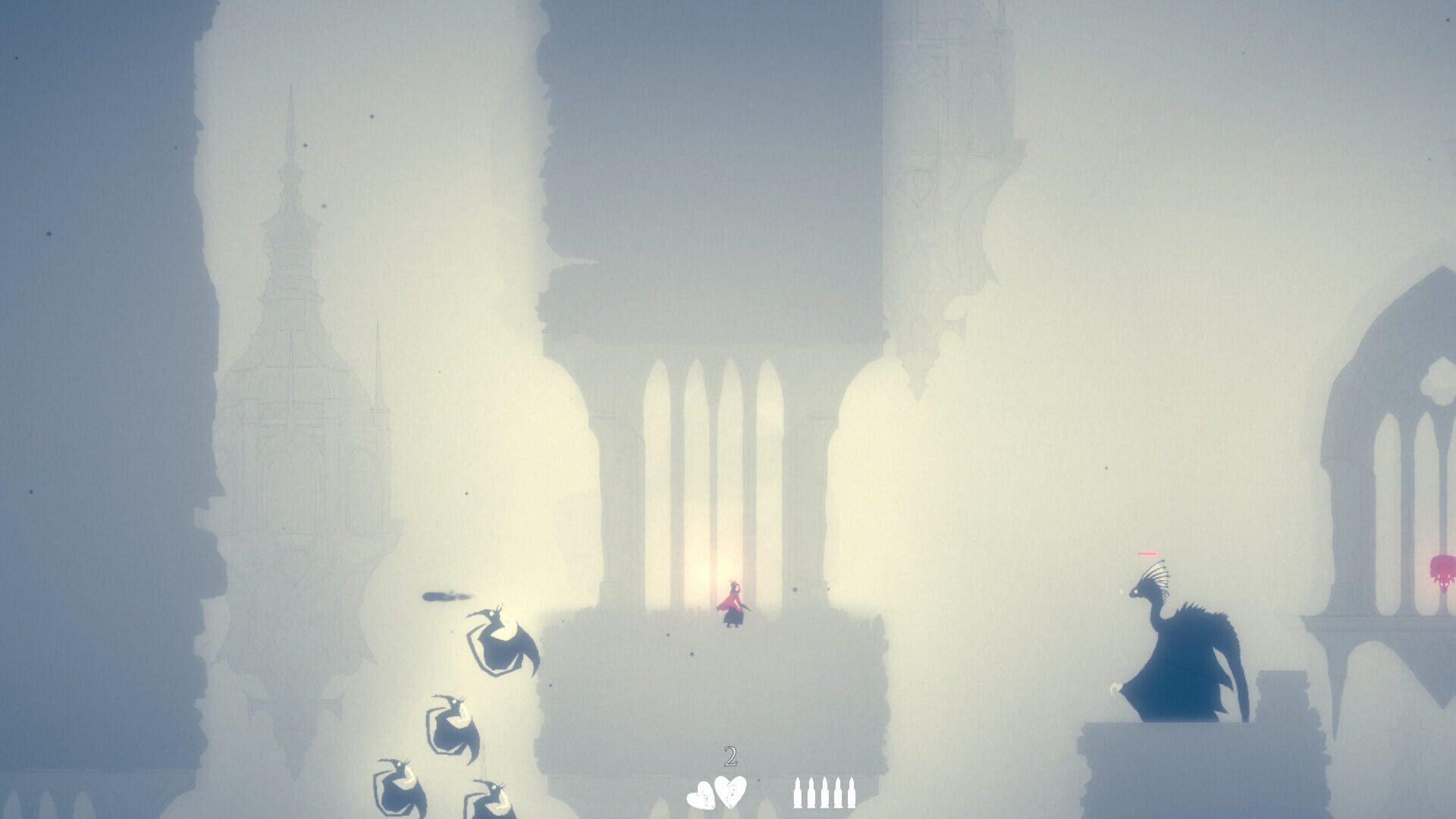Click the last bullet in the ammo row
This screenshot has height=819, width=1456.
tap(853, 792)
